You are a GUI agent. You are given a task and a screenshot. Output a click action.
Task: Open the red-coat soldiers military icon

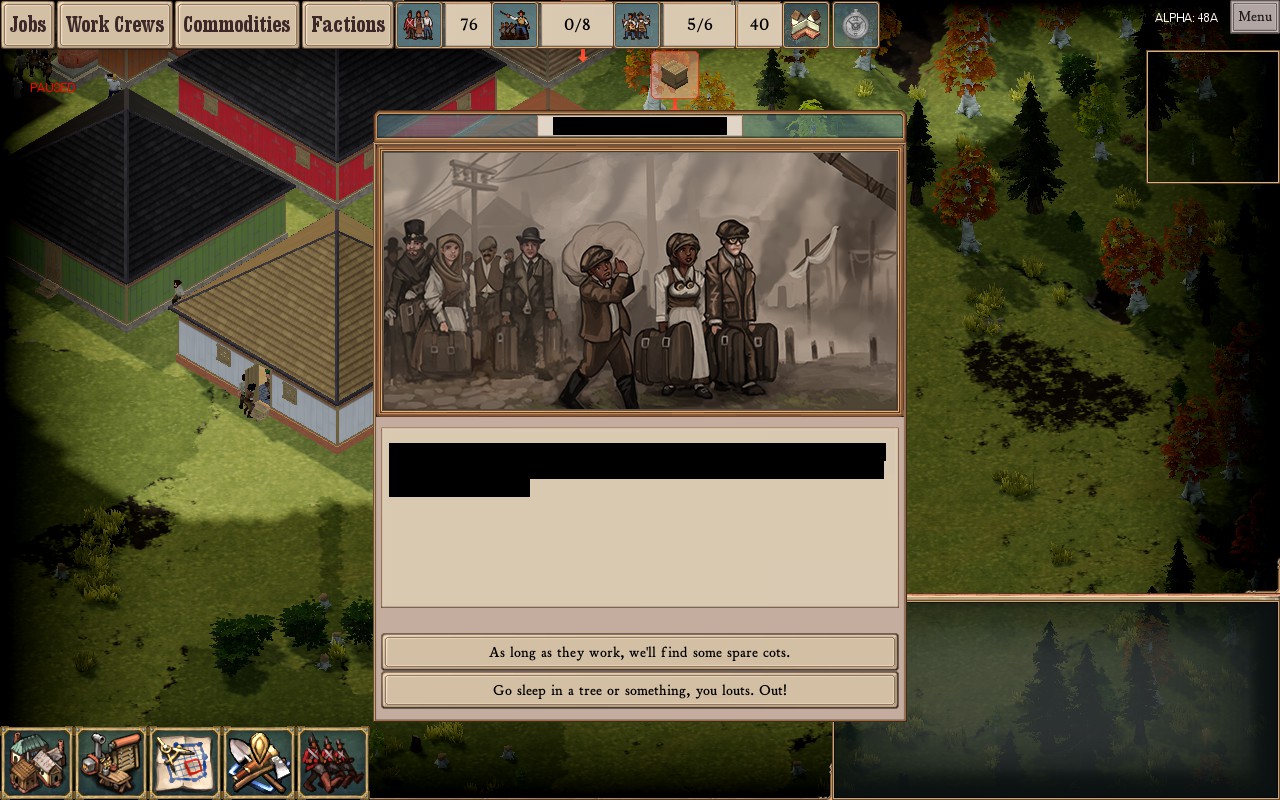click(333, 762)
